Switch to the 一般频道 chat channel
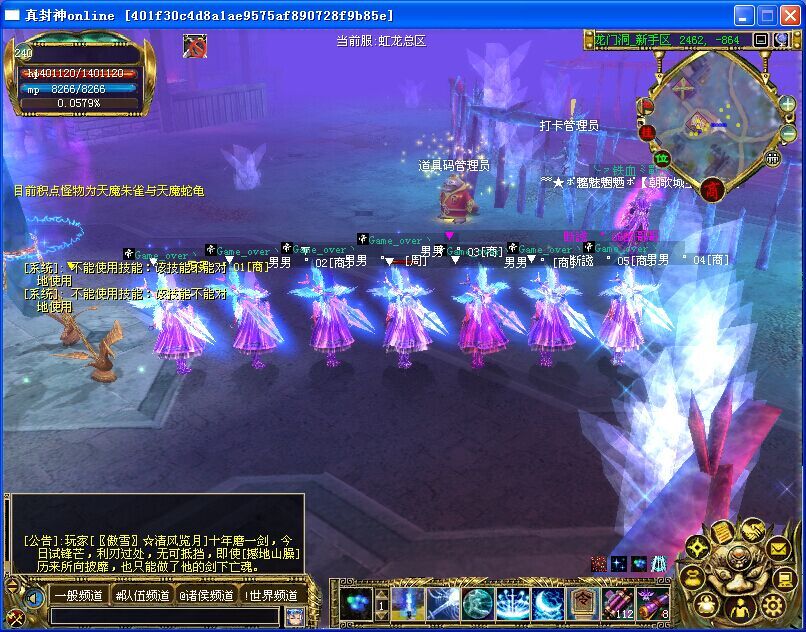The image size is (806, 632). click(x=79, y=595)
